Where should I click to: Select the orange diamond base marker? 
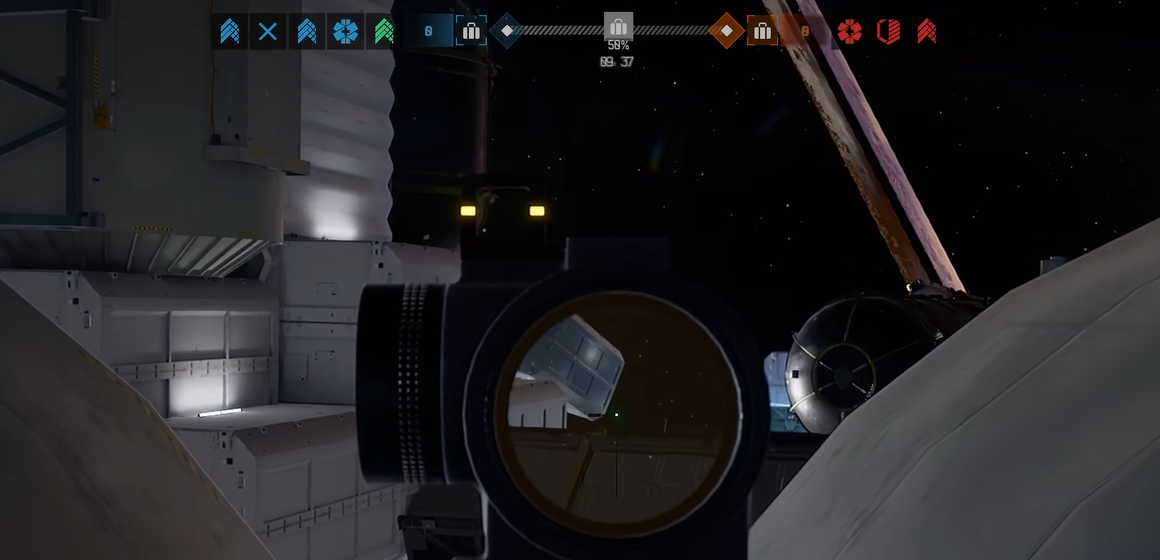point(726,31)
